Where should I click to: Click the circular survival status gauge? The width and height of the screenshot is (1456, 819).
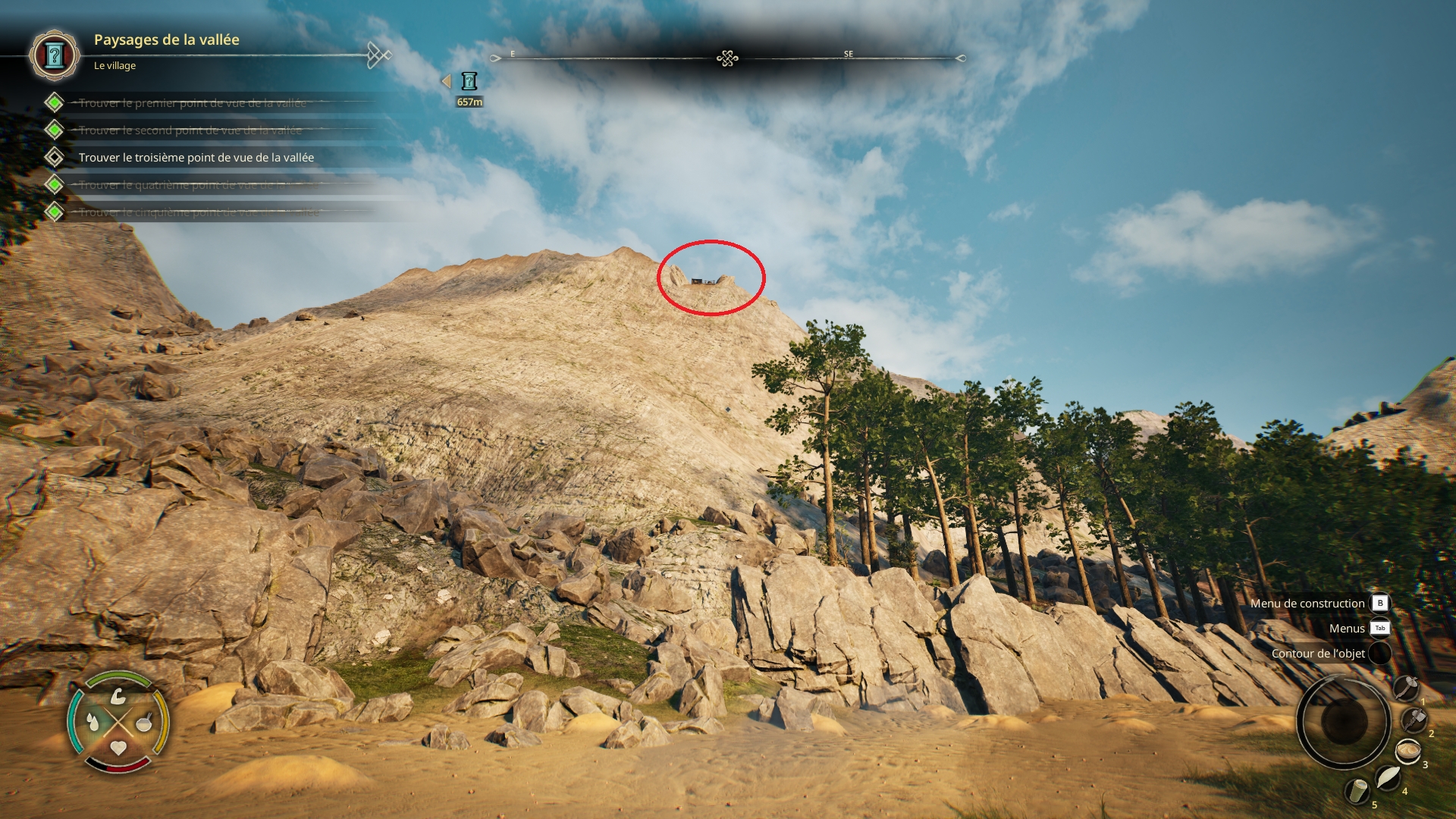[118, 722]
